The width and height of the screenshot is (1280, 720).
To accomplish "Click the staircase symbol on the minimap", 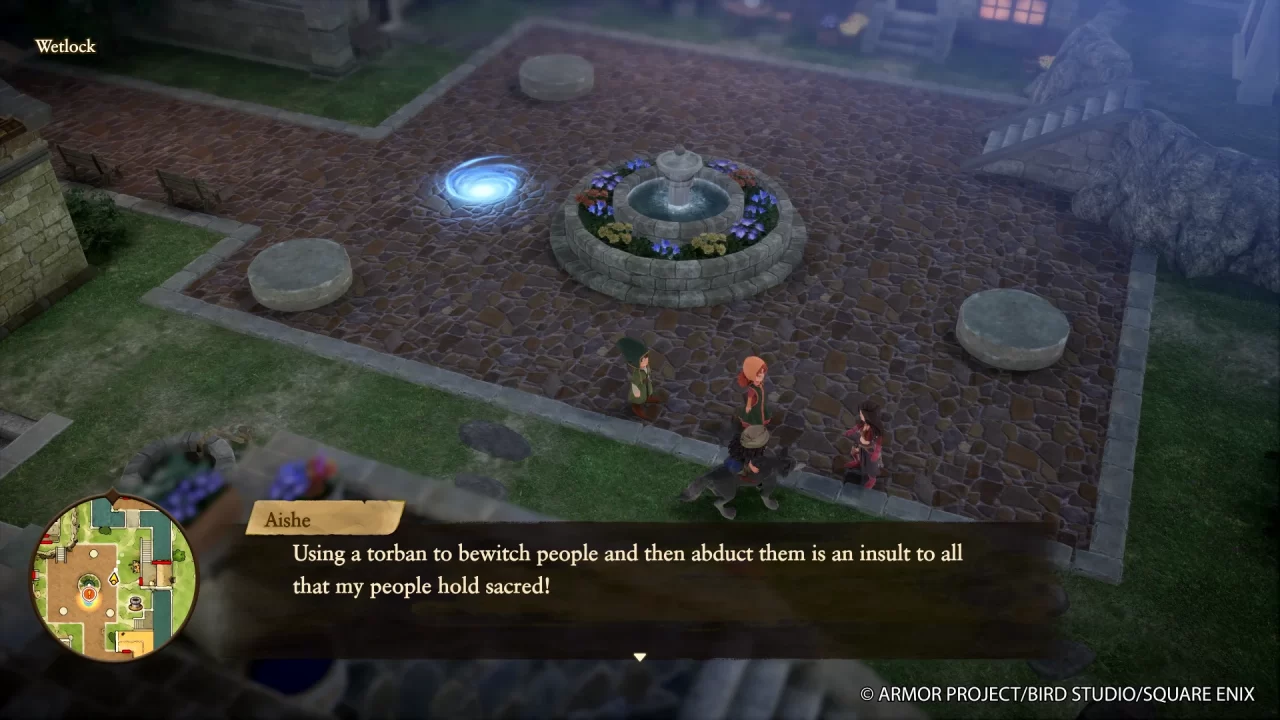I will [145, 550].
